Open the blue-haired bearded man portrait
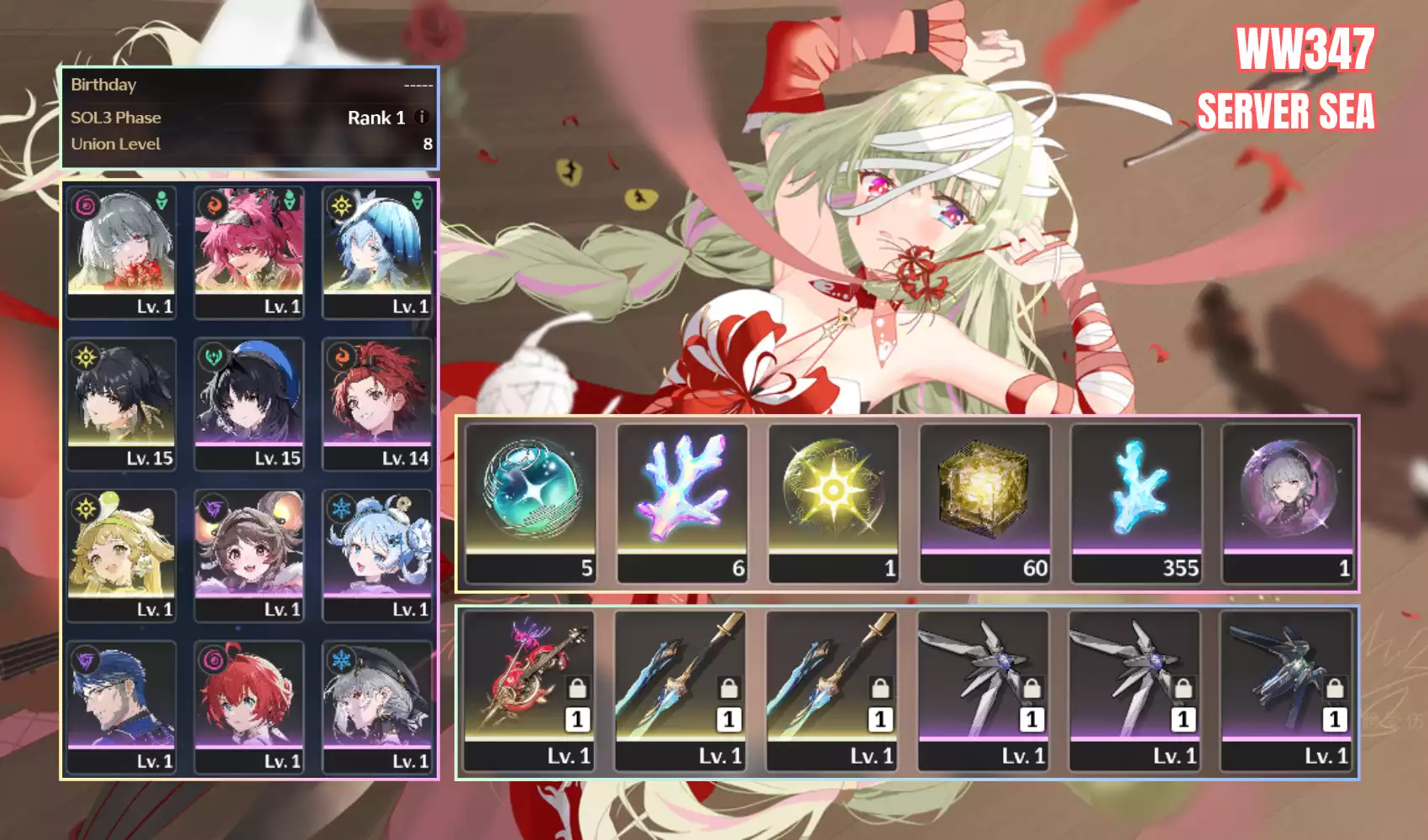Viewport: 1428px width, 840px height. point(122,704)
